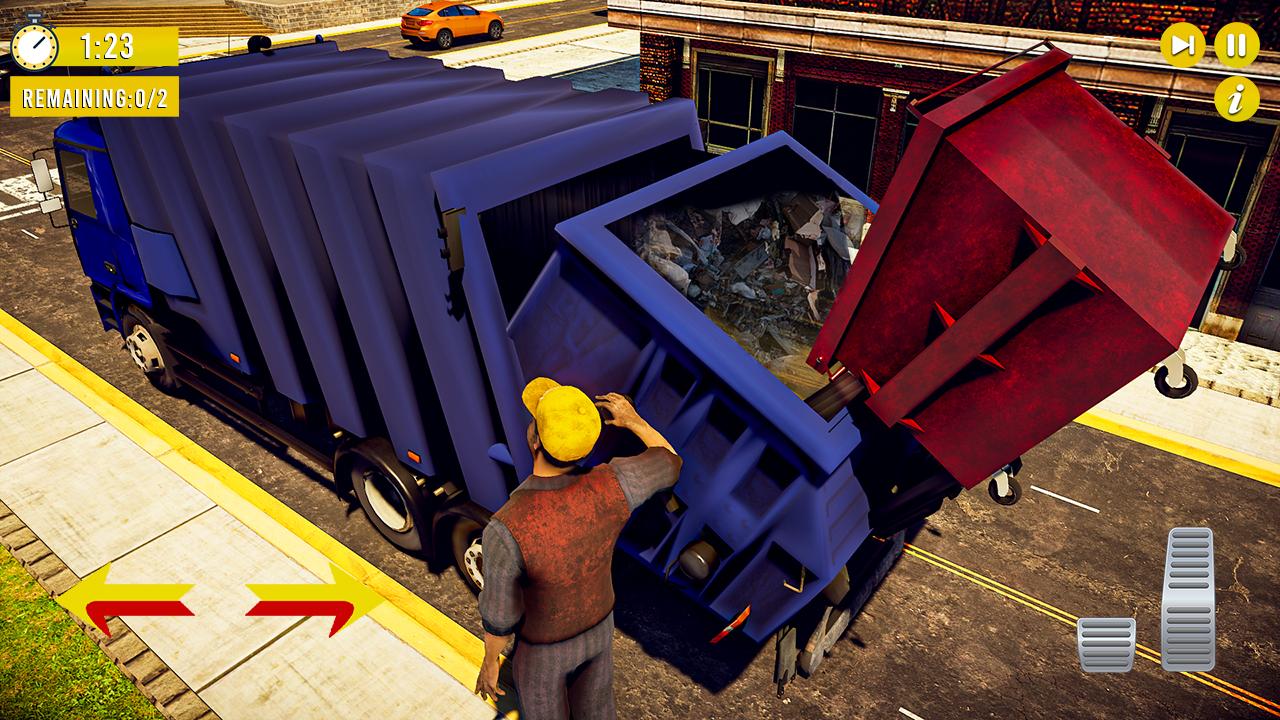Accelerate the garbage truck forward
The image size is (1280, 720).
[x=1189, y=600]
